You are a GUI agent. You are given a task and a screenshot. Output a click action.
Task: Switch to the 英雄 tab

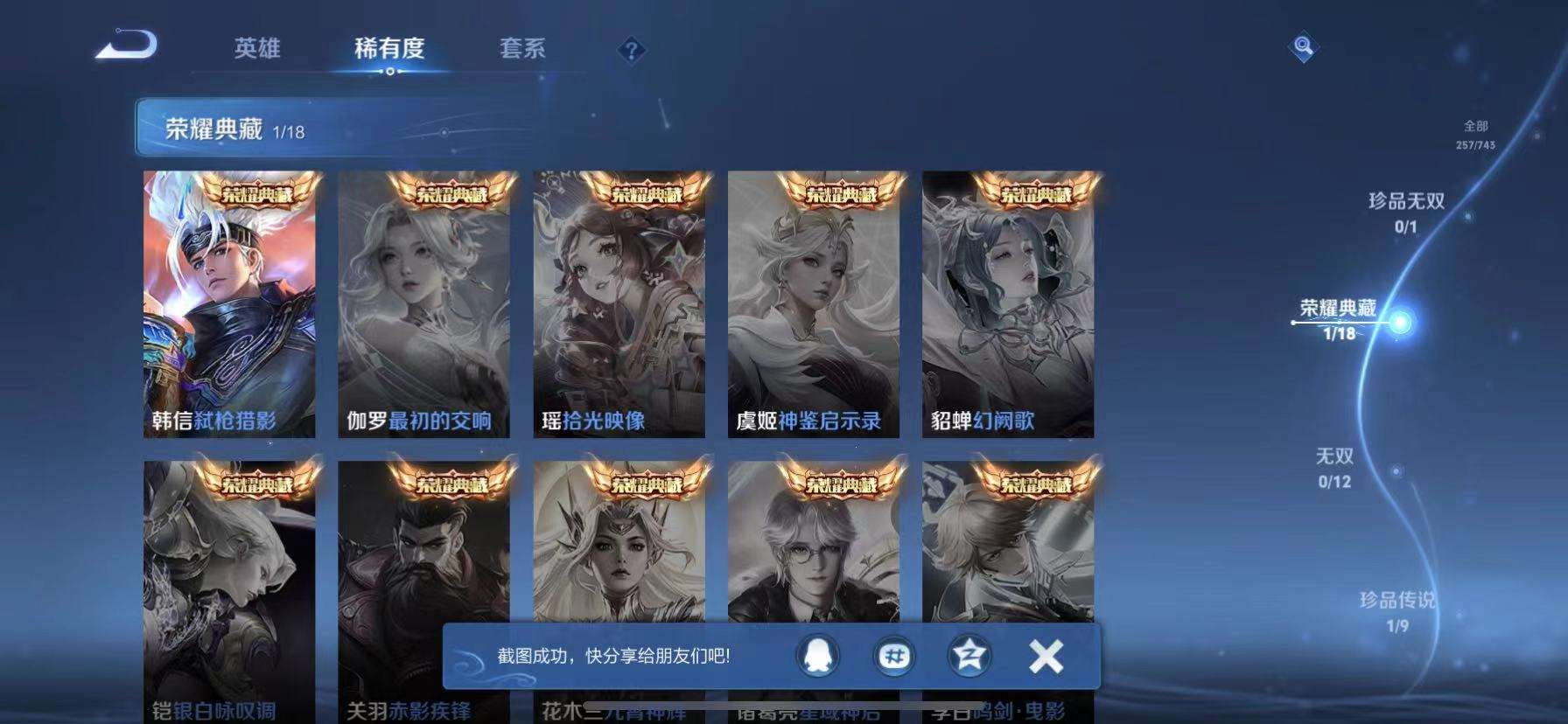[x=256, y=49]
